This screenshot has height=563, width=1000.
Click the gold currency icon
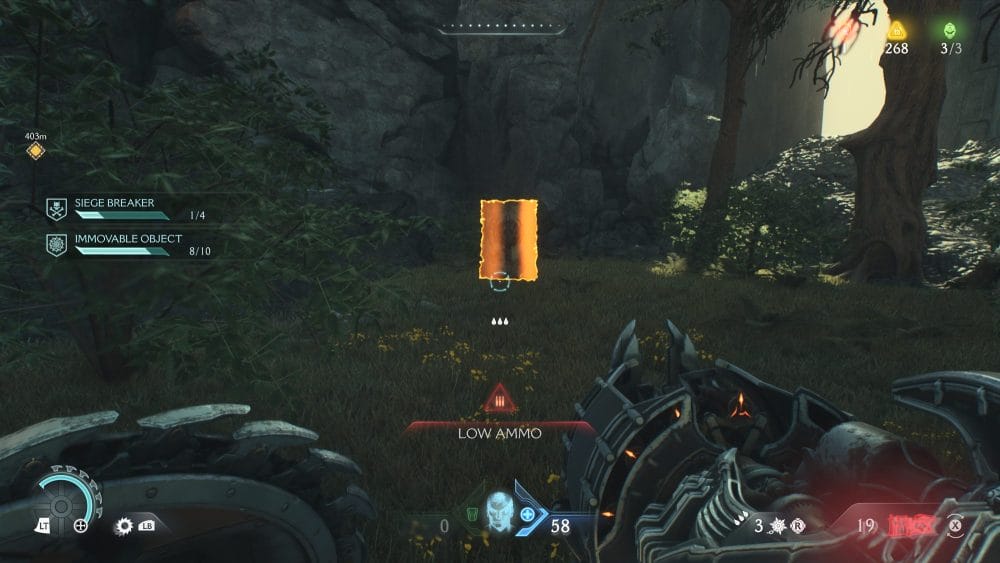click(x=896, y=30)
